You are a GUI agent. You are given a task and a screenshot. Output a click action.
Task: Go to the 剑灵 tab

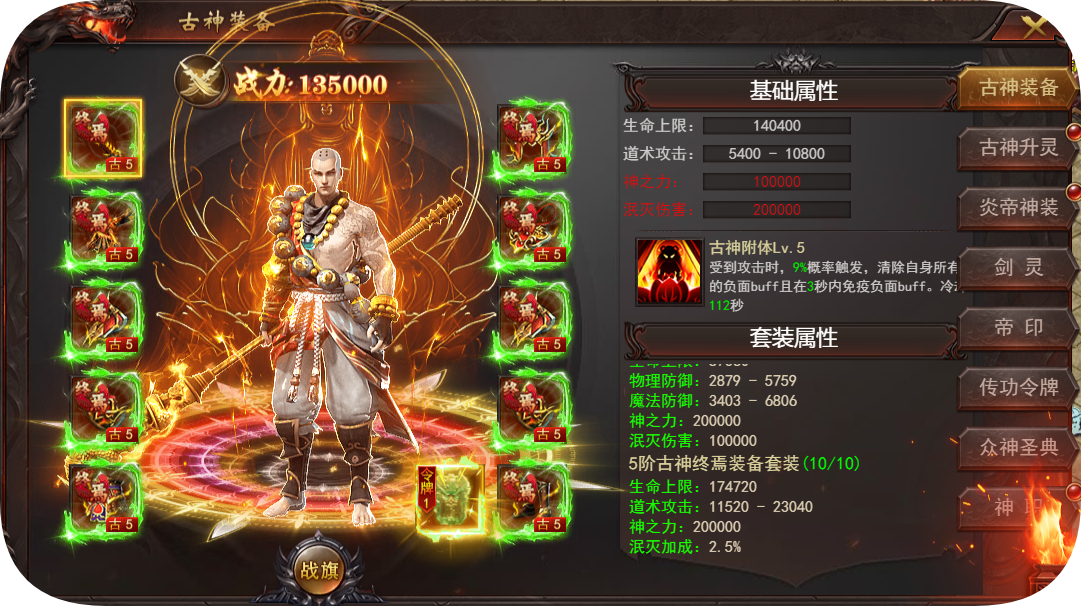[x=1018, y=268]
